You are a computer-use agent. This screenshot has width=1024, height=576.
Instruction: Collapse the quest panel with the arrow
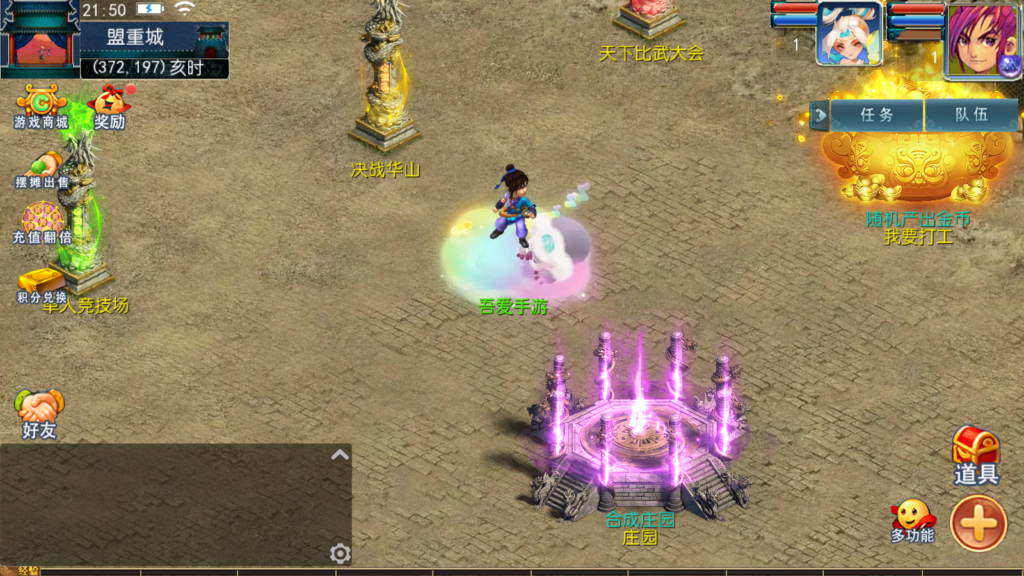pos(821,115)
